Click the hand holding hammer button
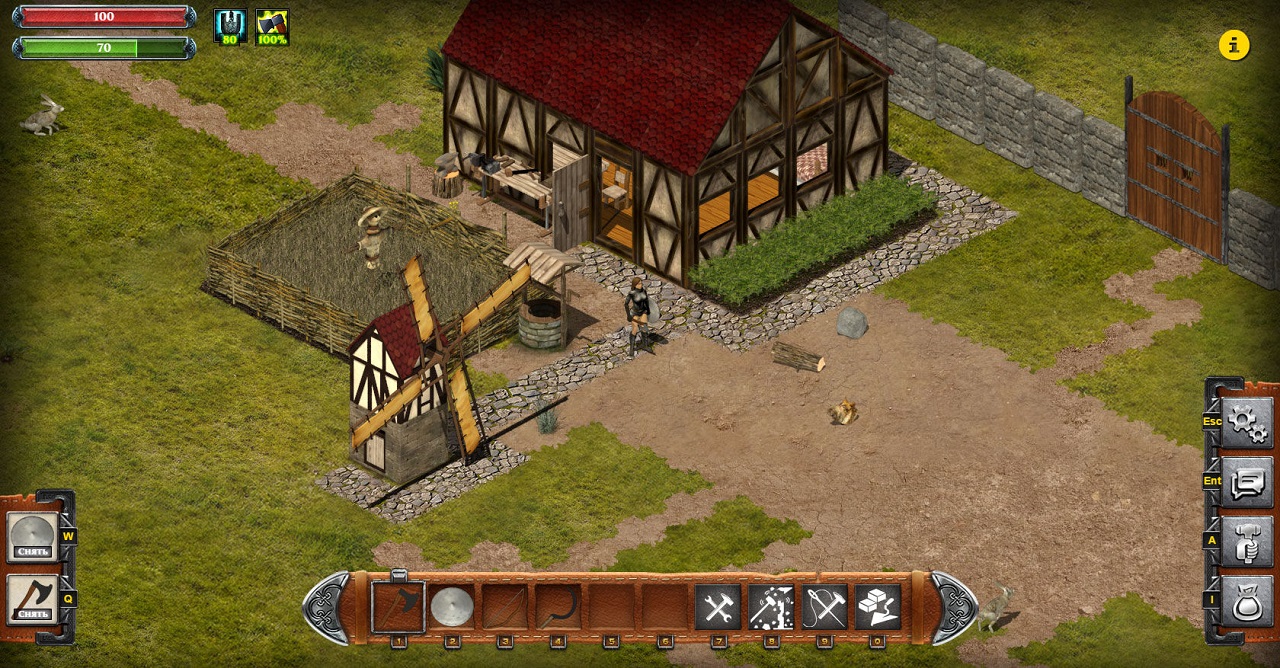Viewport: 1280px width, 668px height. tap(1247, 541)
